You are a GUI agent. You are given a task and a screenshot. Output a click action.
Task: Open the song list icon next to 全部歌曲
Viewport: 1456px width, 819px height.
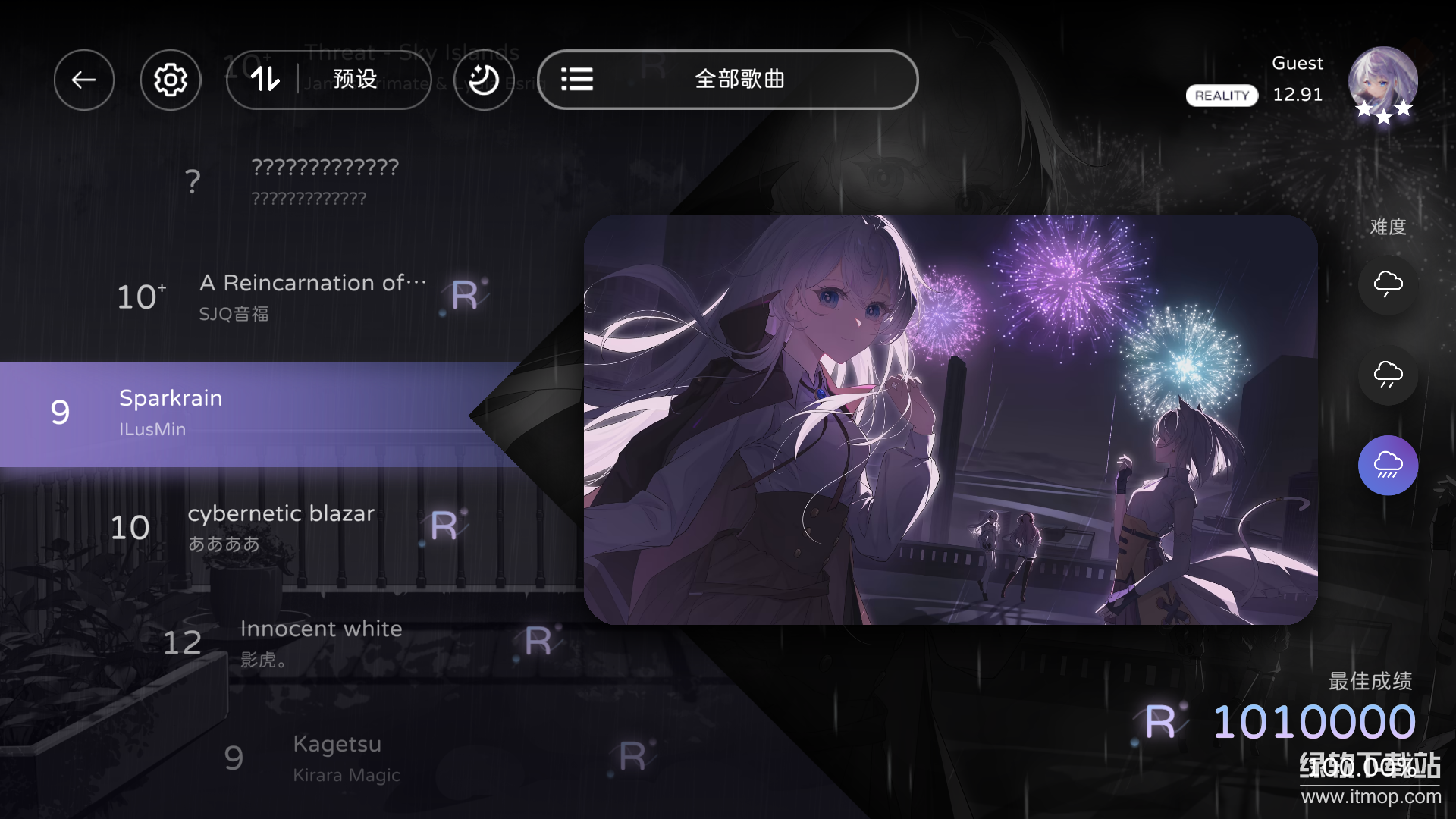click(x=577, y=80)
